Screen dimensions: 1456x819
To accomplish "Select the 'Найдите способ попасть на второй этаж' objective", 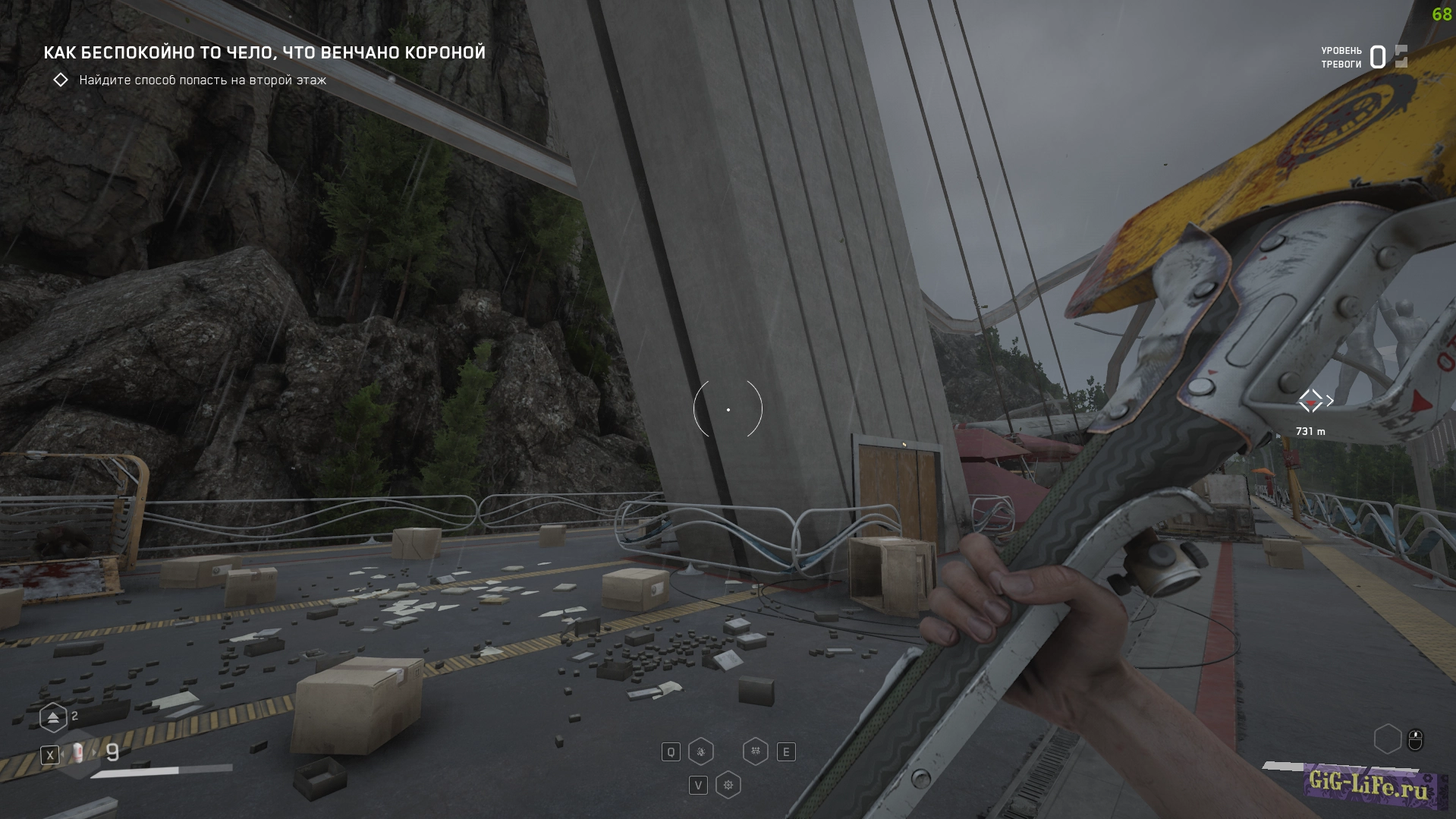I will [x=202, y=80].
